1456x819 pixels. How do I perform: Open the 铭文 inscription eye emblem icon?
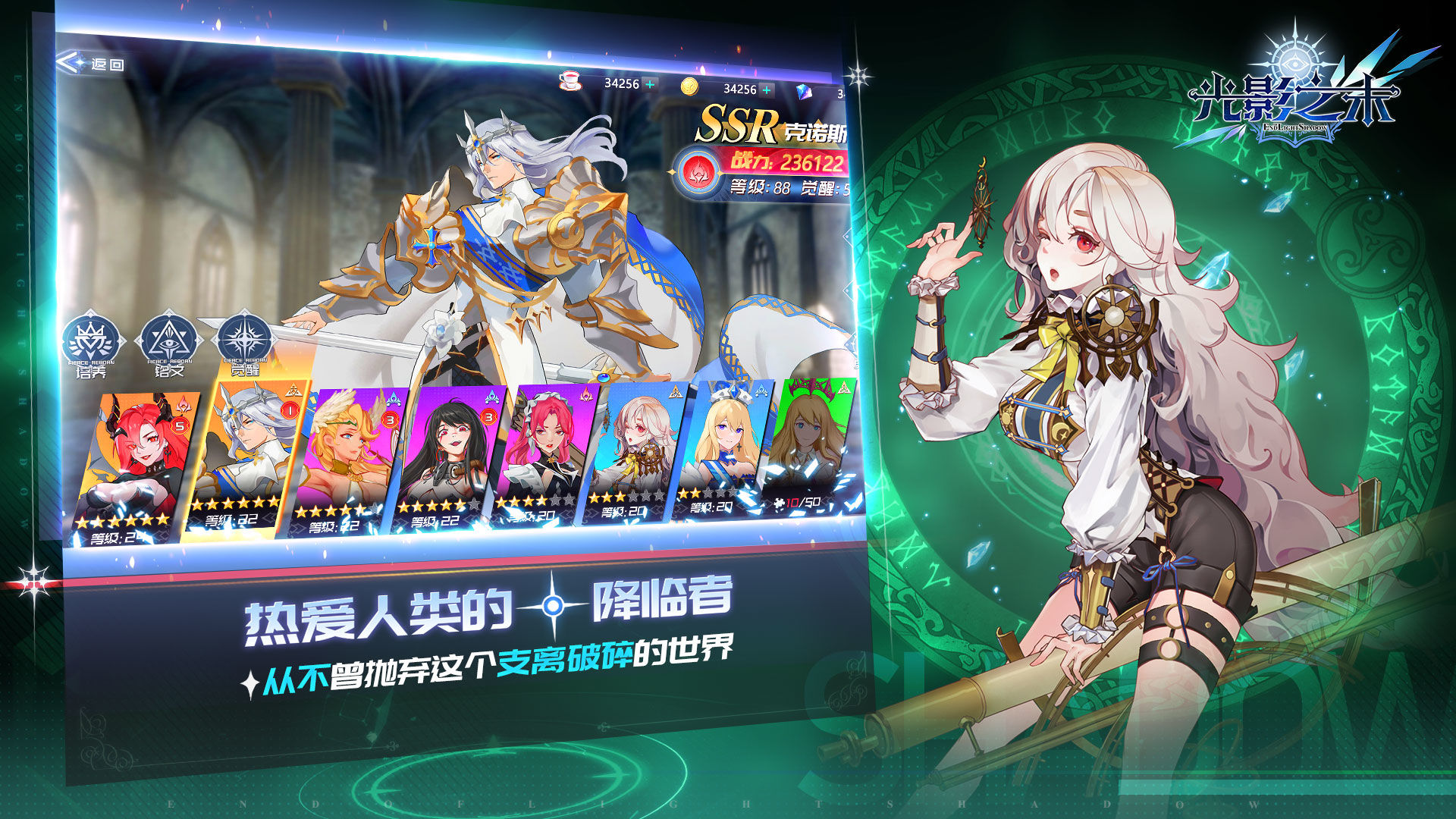[x=168, y=341]
